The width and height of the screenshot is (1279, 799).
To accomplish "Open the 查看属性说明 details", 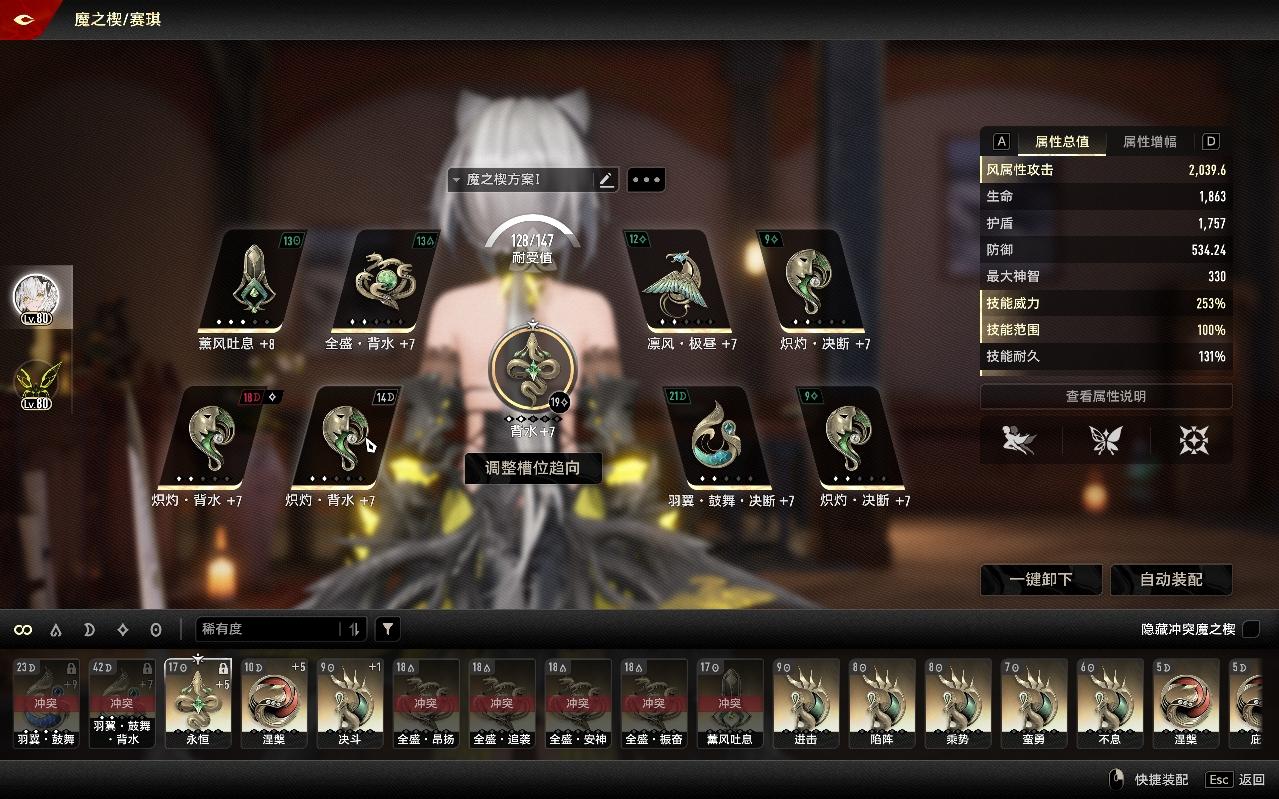I will click(x=1105, y=397).
